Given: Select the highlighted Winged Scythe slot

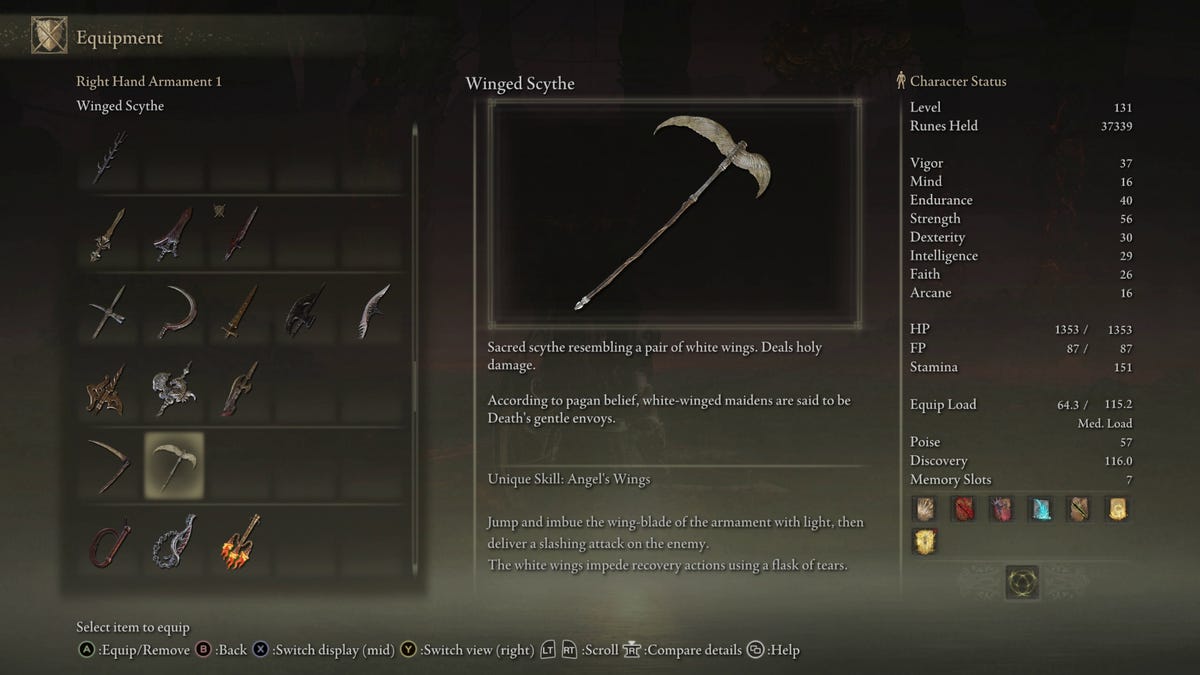Looking at the screenshot, I should 174,465.
